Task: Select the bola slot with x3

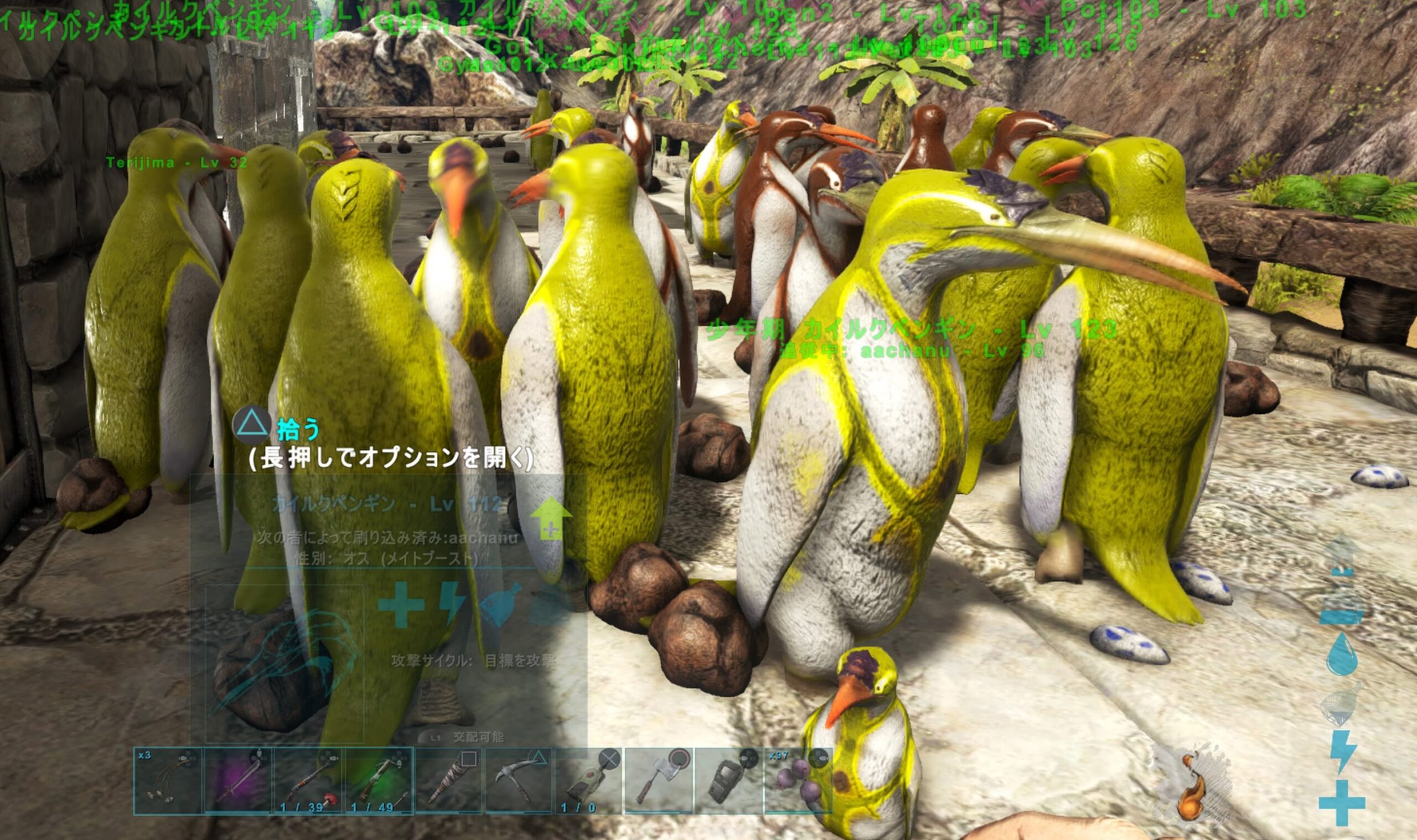Action: [168, 781]
